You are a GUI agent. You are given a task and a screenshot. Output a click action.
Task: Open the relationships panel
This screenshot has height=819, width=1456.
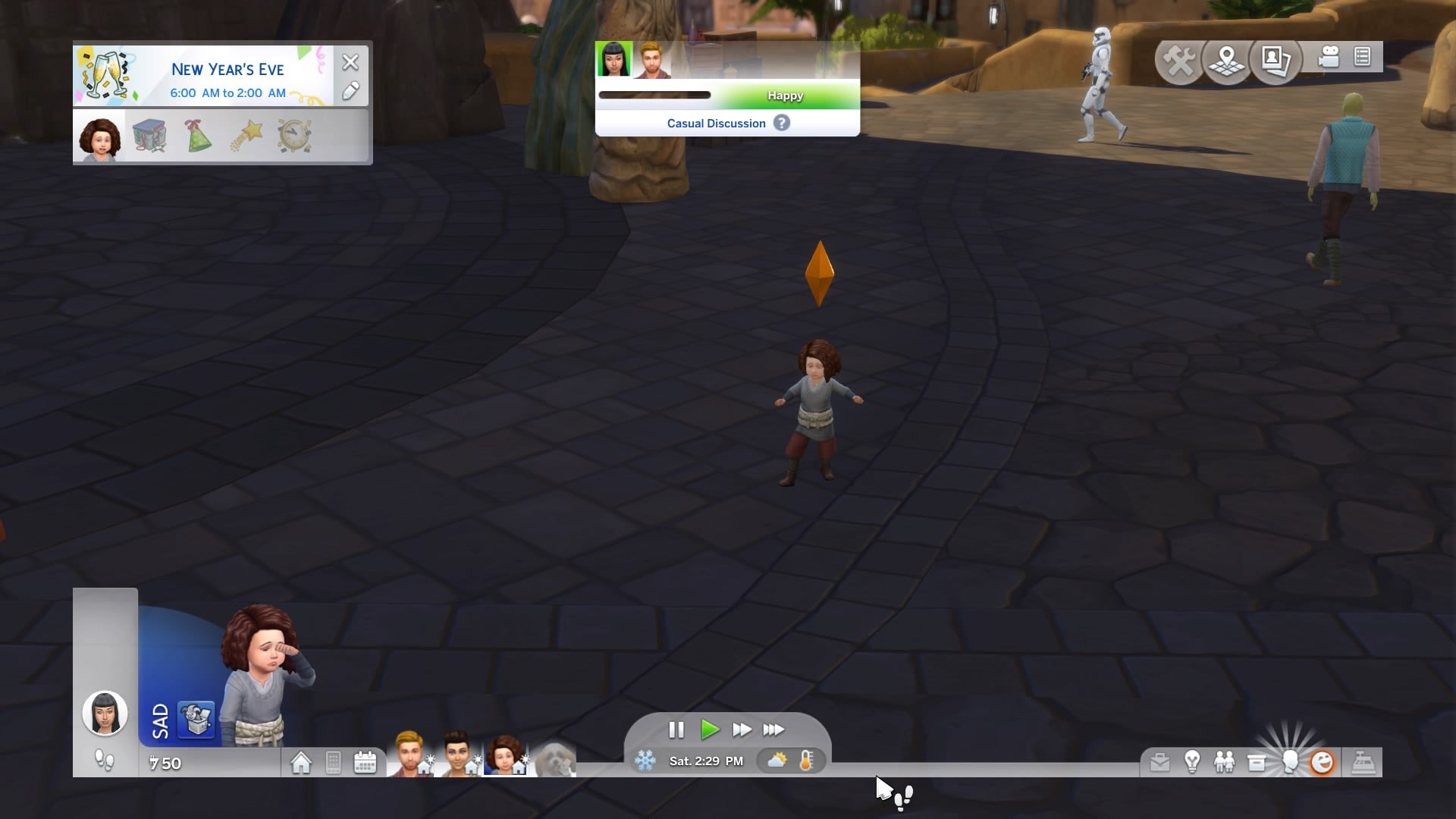[x=1224, y=762]
